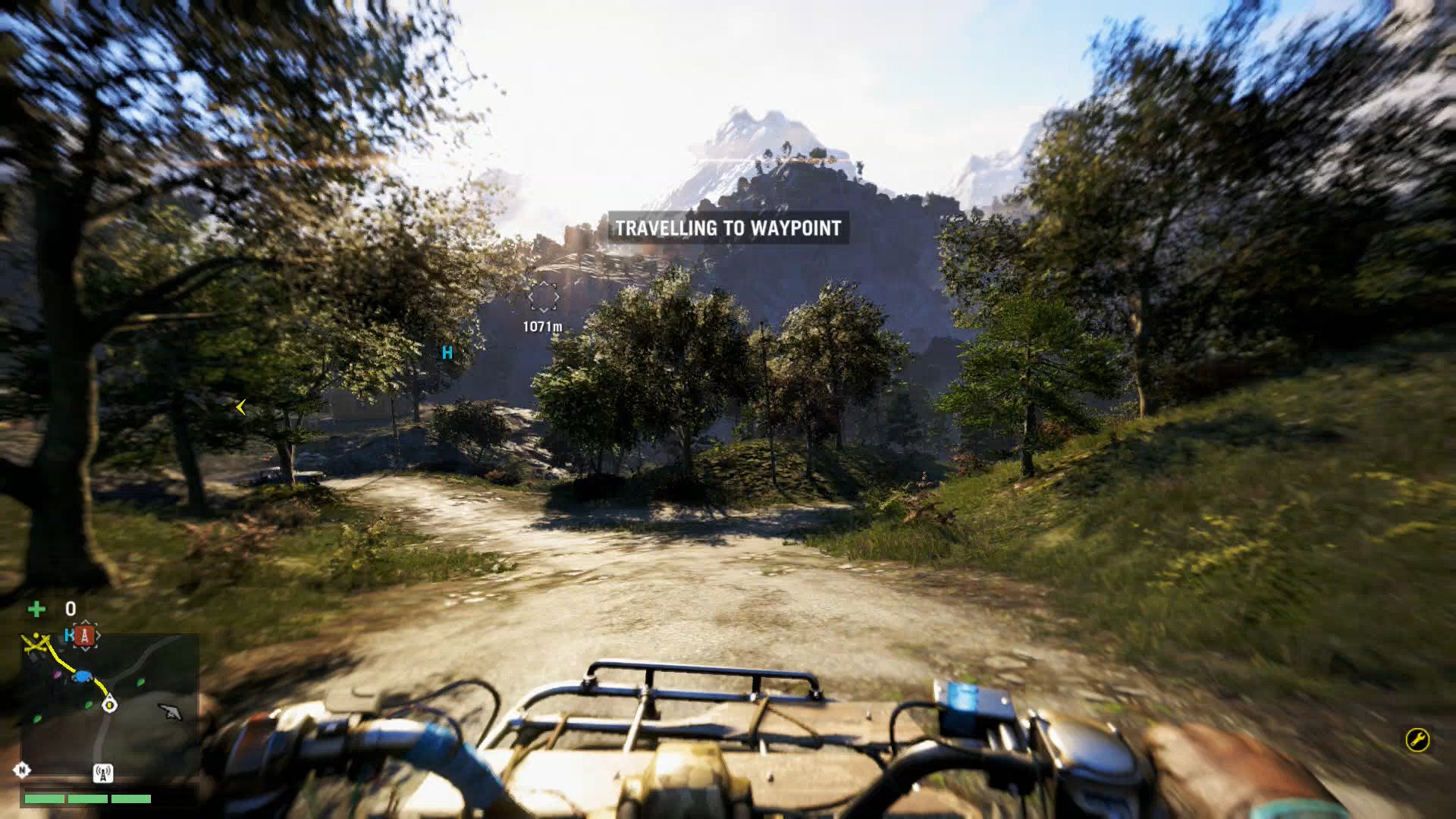The height and width of the screenshot is (819, 1456).
Task: Select the hang glider icon on the minimap
Action: coord(171,711)
